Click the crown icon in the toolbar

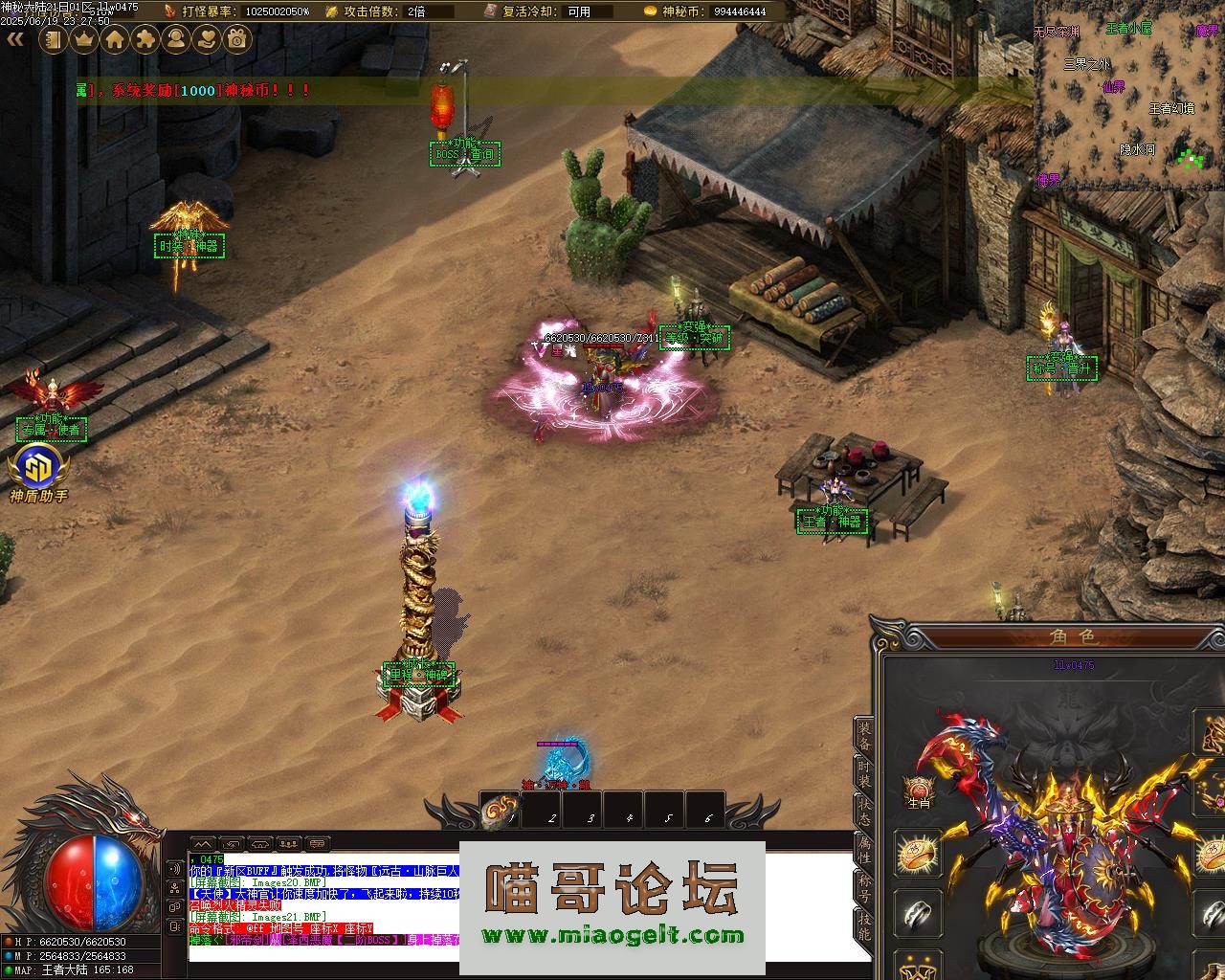(x=84, y=39)
